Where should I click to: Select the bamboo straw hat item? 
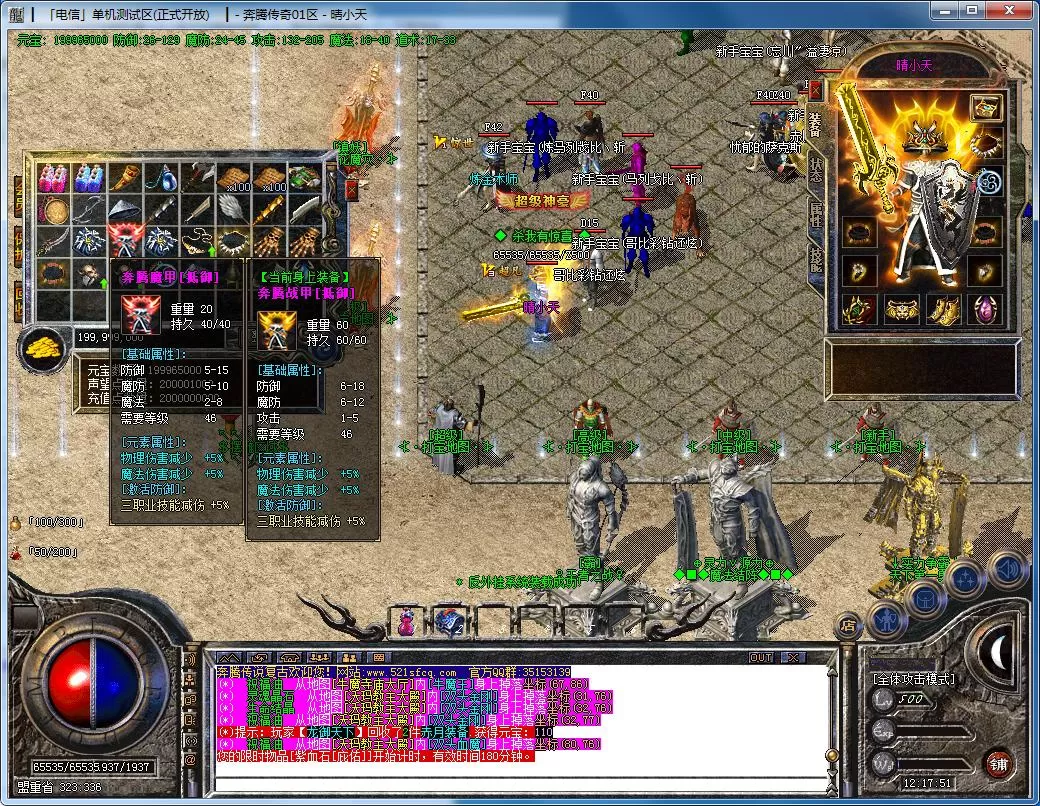124,211
